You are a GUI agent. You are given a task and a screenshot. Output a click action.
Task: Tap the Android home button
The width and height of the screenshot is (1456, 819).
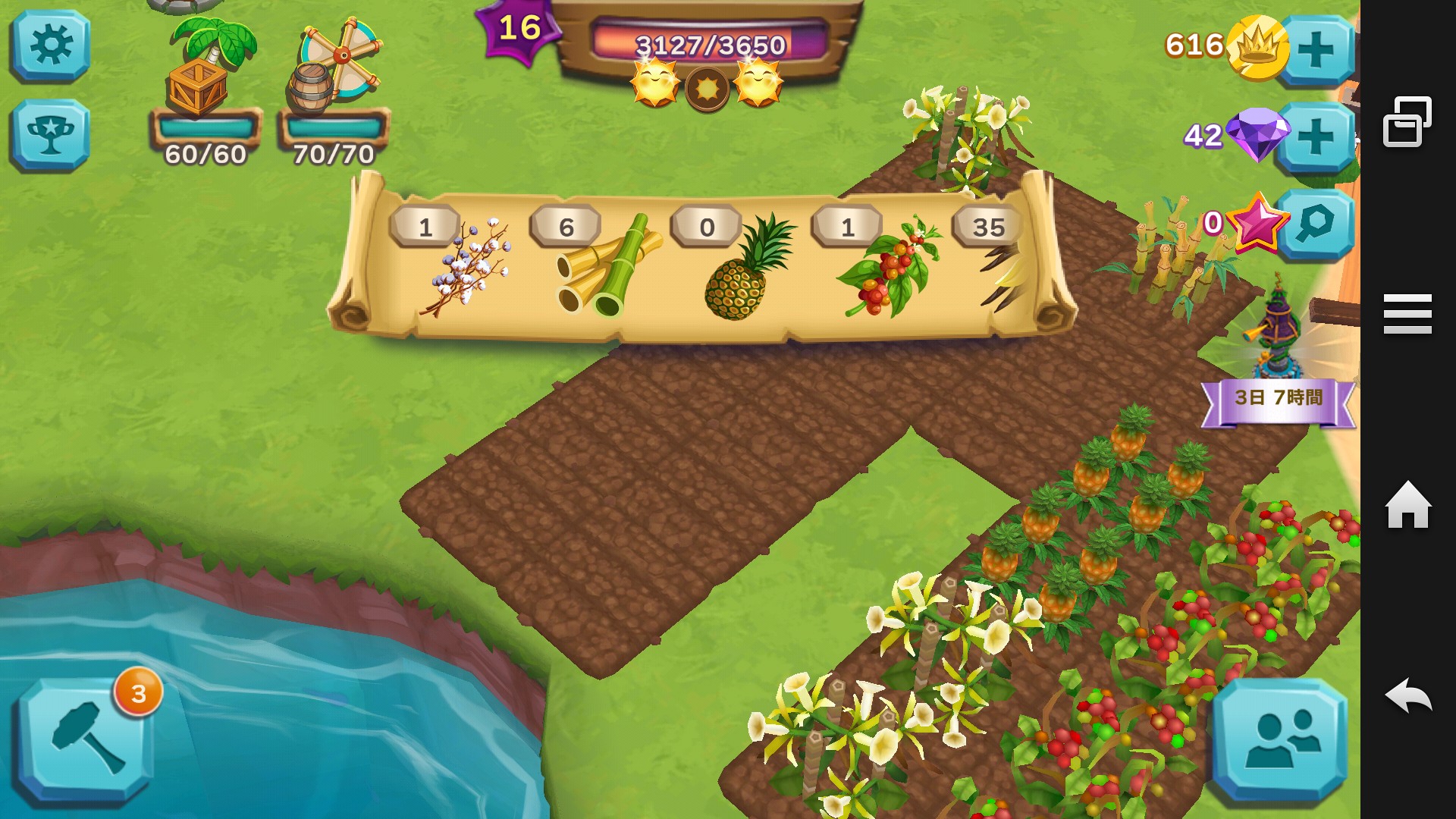[x=1407, y=505]
